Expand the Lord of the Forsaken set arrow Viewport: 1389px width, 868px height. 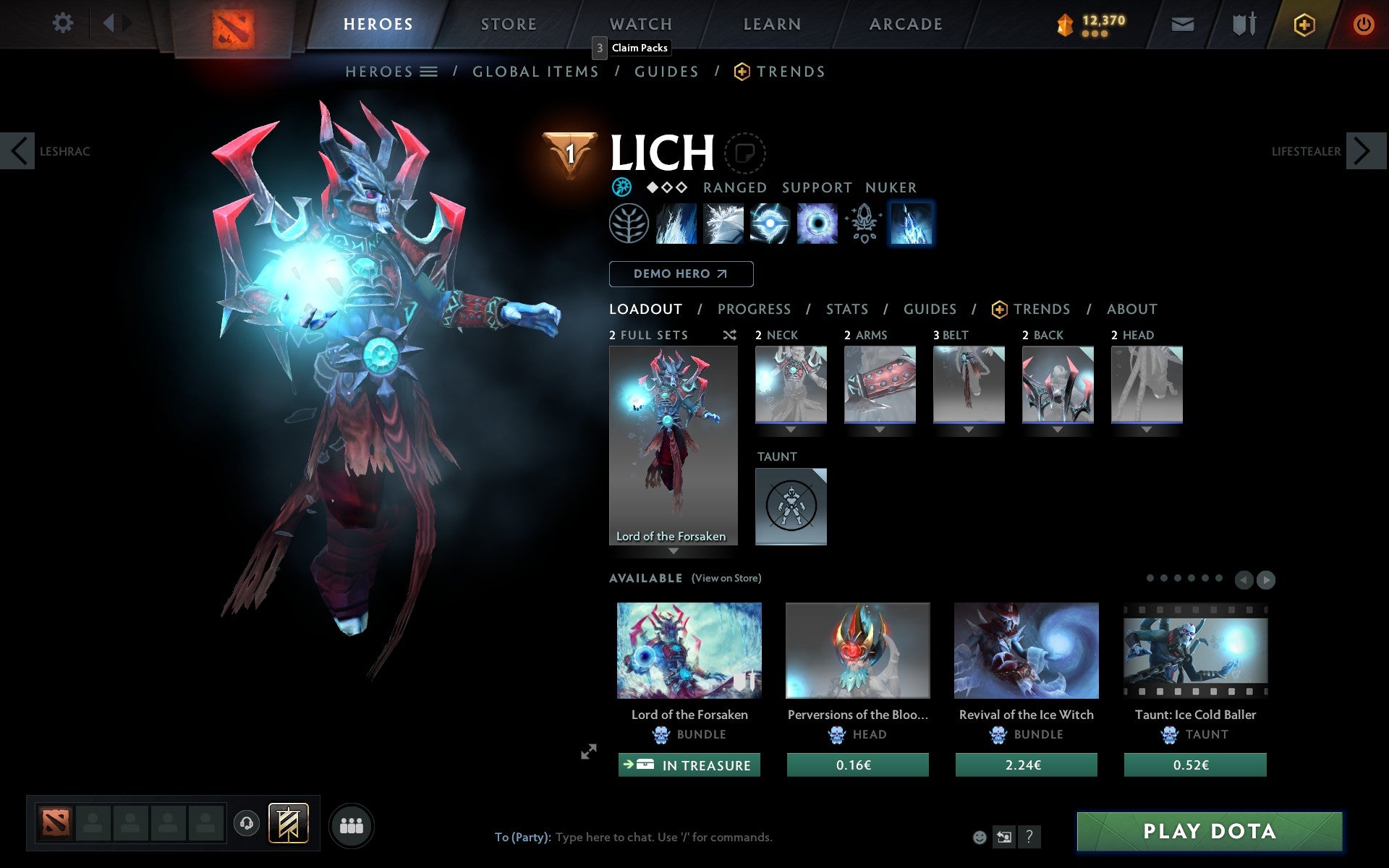(674, 550)
